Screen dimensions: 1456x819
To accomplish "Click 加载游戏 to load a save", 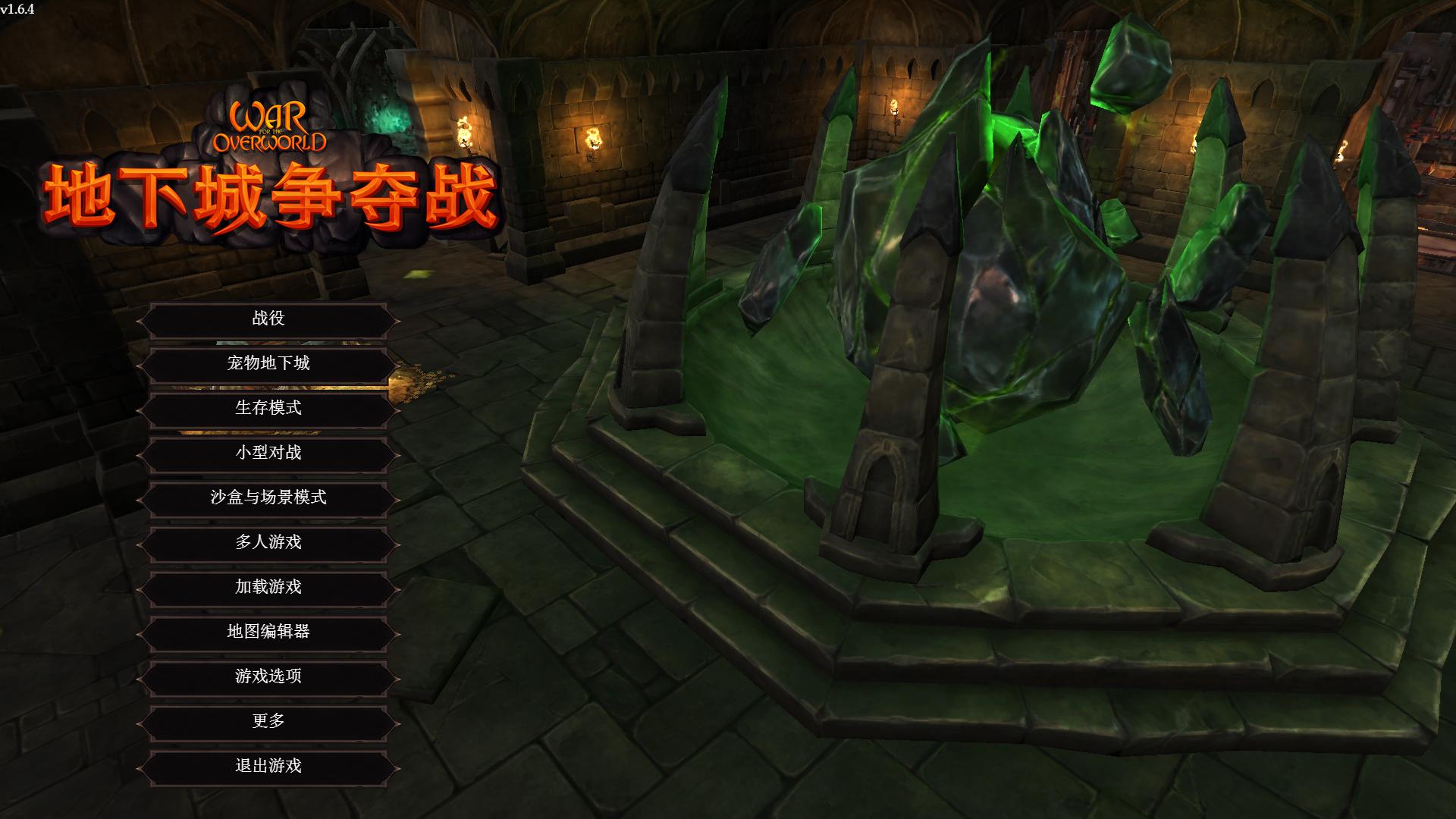I will [x=270, y=588].
